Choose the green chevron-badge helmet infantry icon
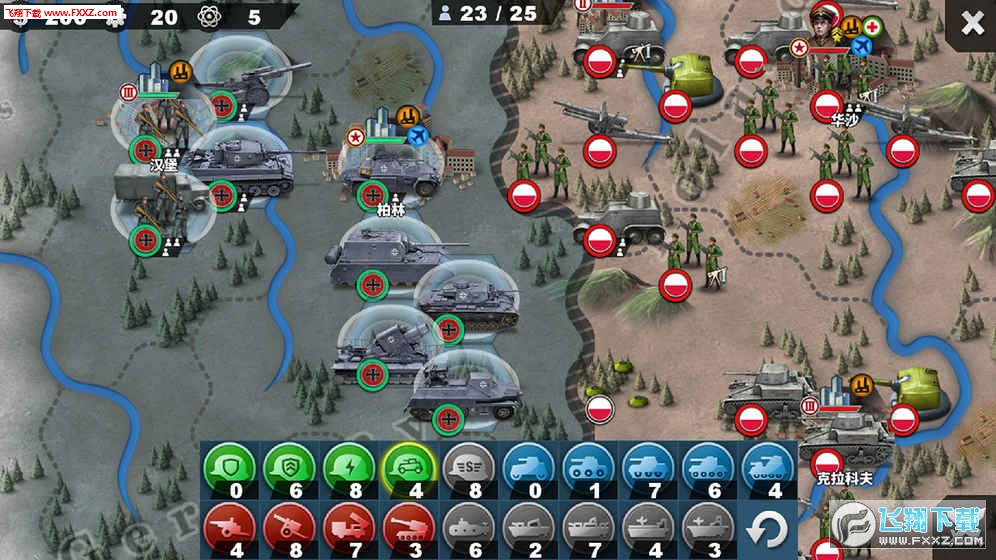996x560 pixels. (x=289, y=467)
